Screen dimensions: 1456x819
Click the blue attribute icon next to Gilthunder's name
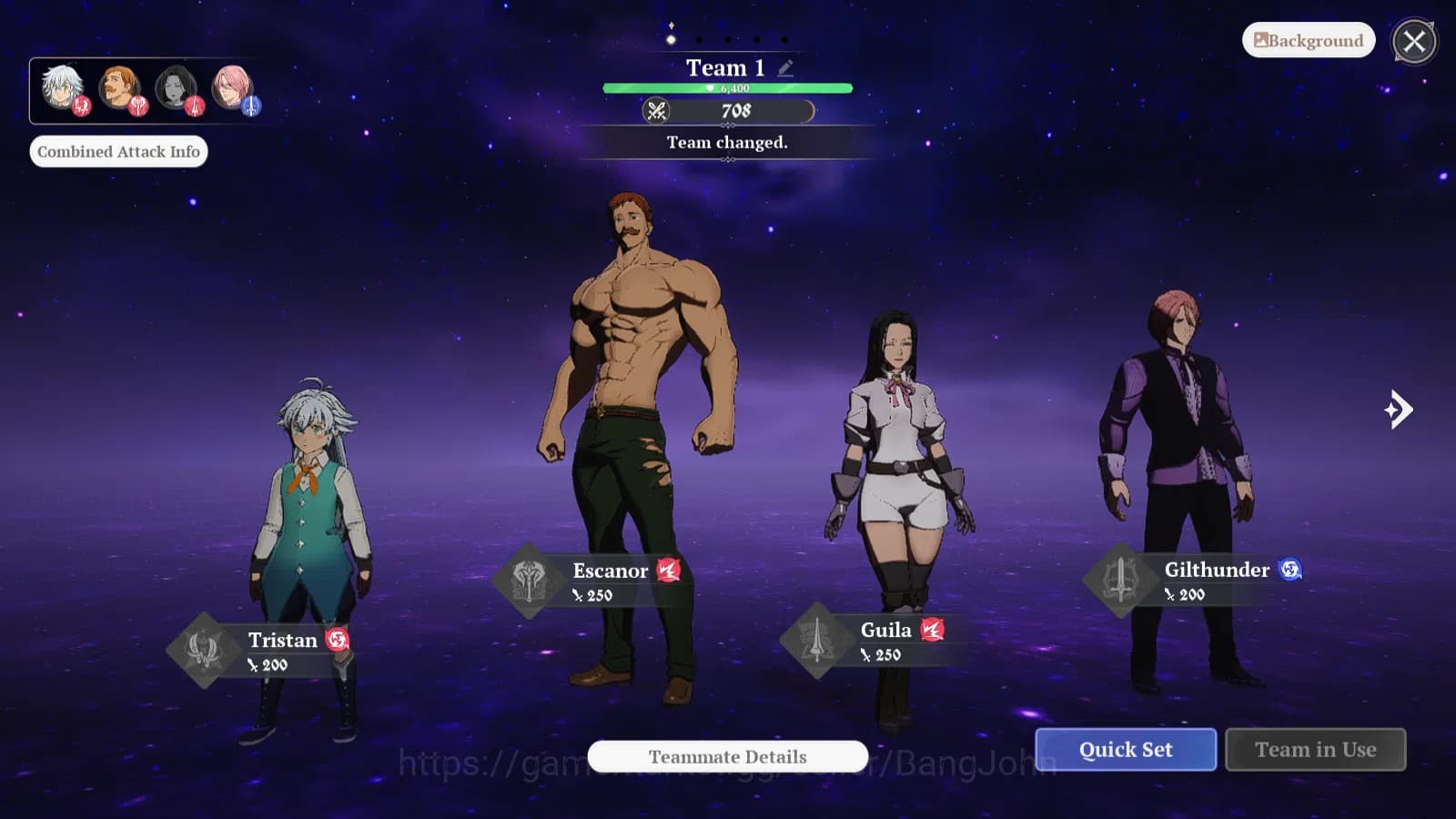[x=1291, y=568]
